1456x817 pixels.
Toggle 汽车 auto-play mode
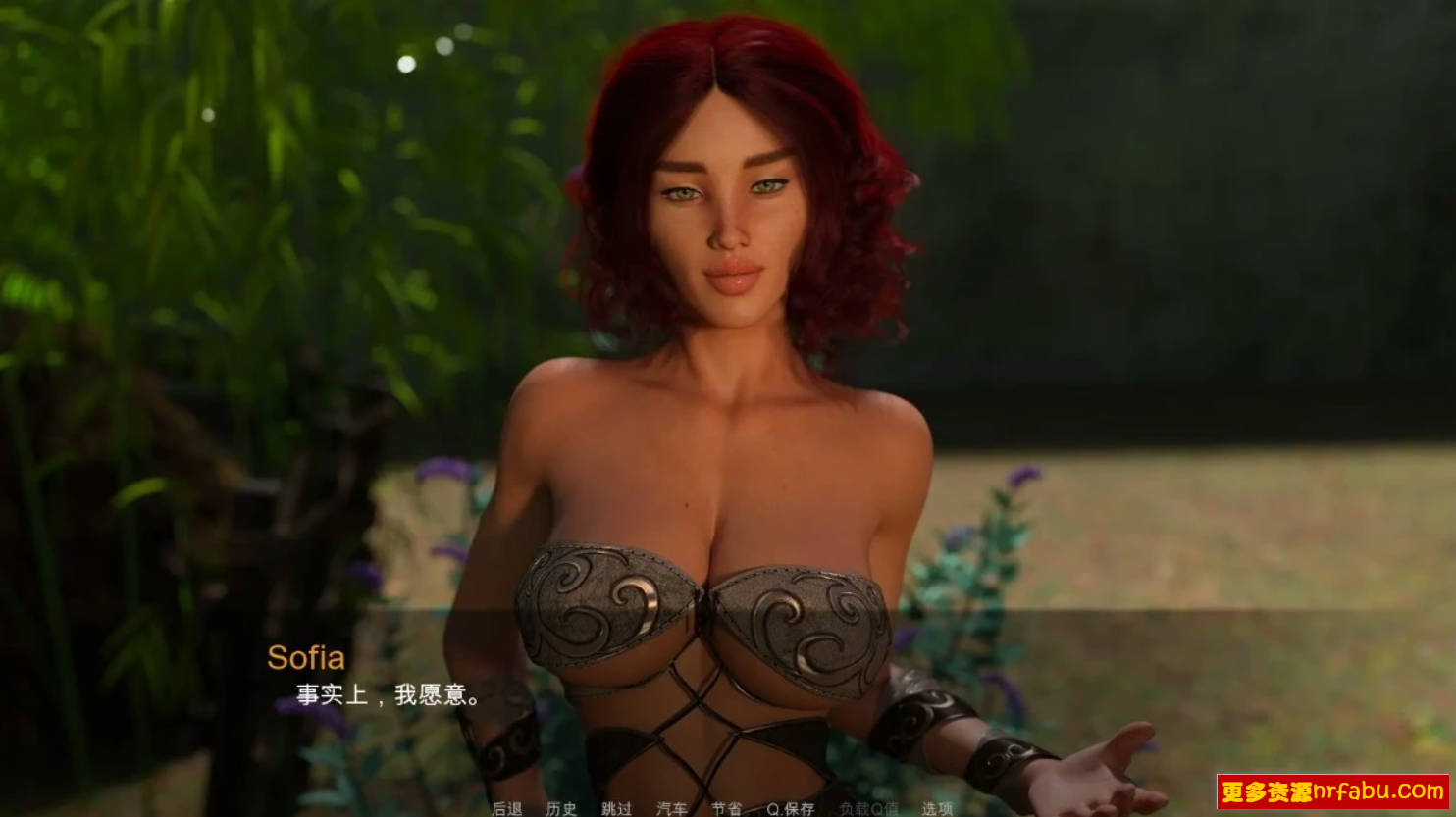coord(673,810)
